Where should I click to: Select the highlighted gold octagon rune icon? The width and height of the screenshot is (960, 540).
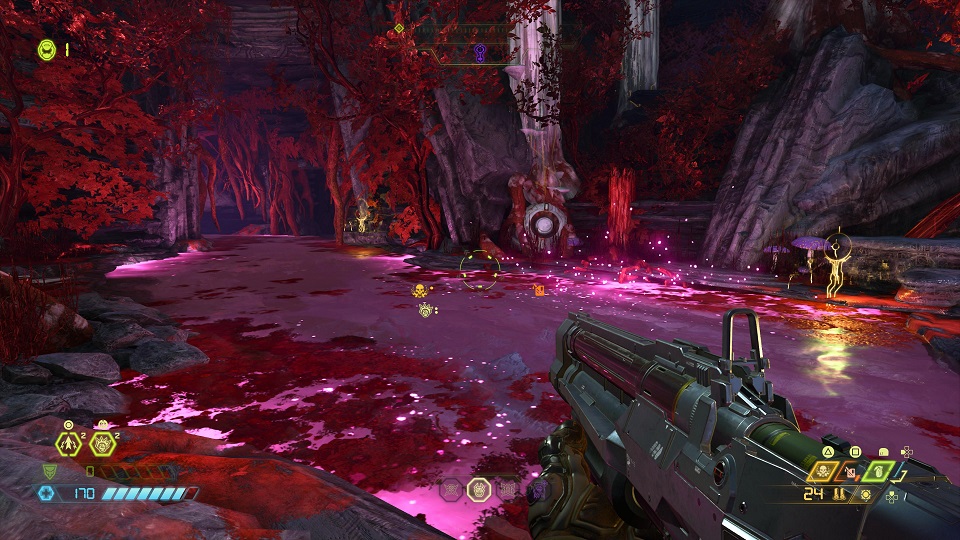[479, 489]
